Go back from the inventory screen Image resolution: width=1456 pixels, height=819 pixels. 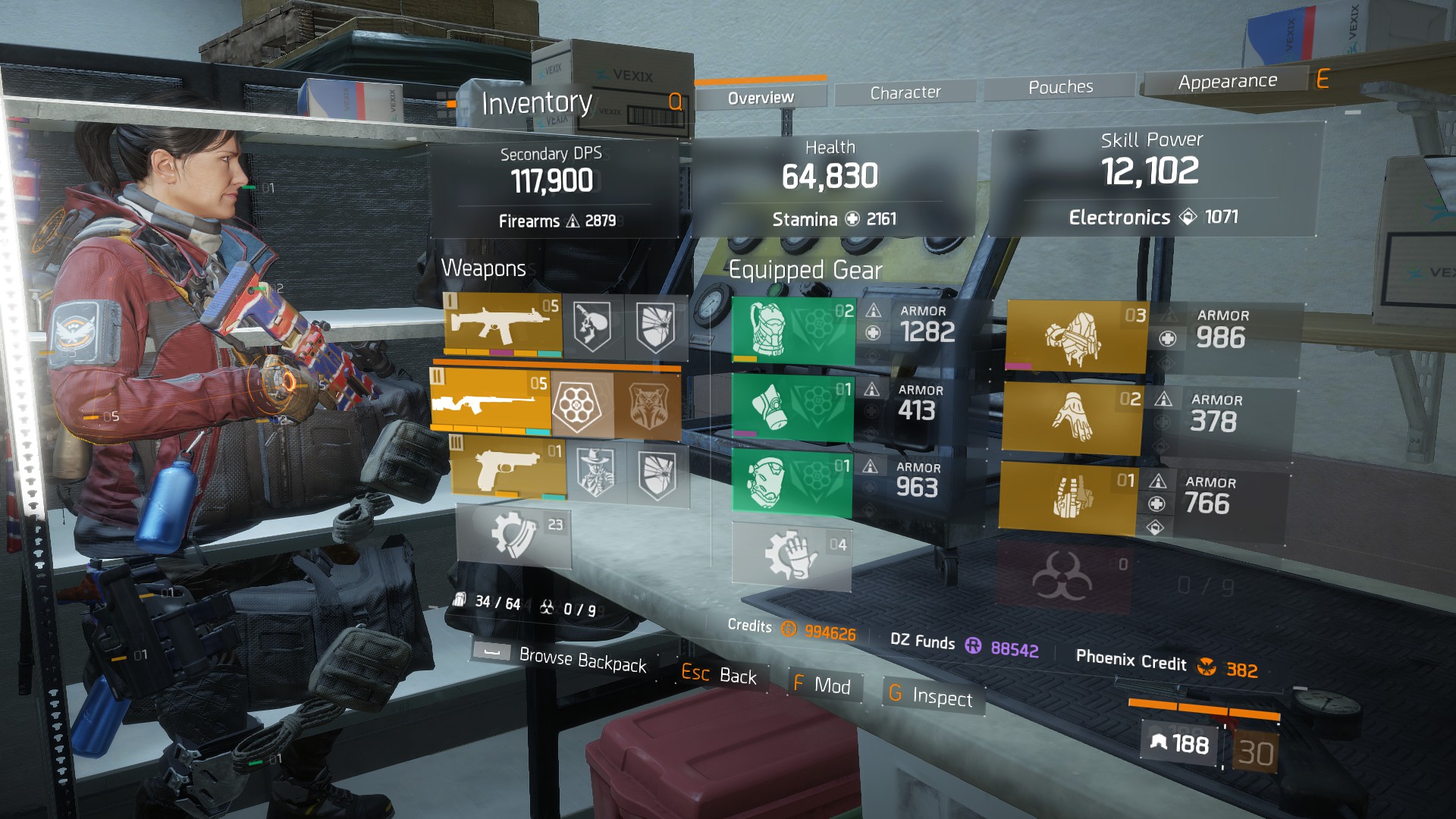point(720,674)
